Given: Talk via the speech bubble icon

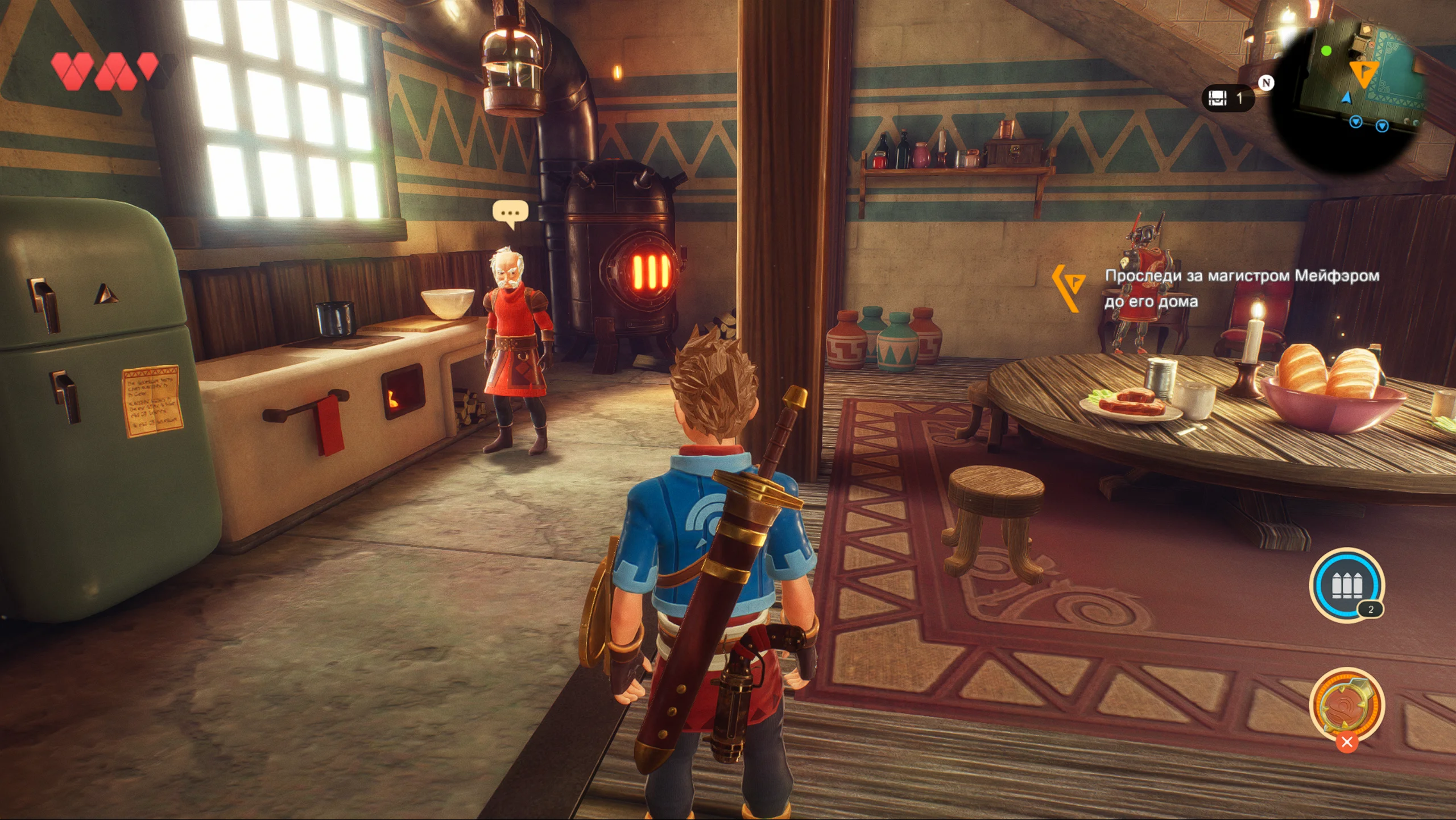Looking at the screenshot, I should point(510,213).
